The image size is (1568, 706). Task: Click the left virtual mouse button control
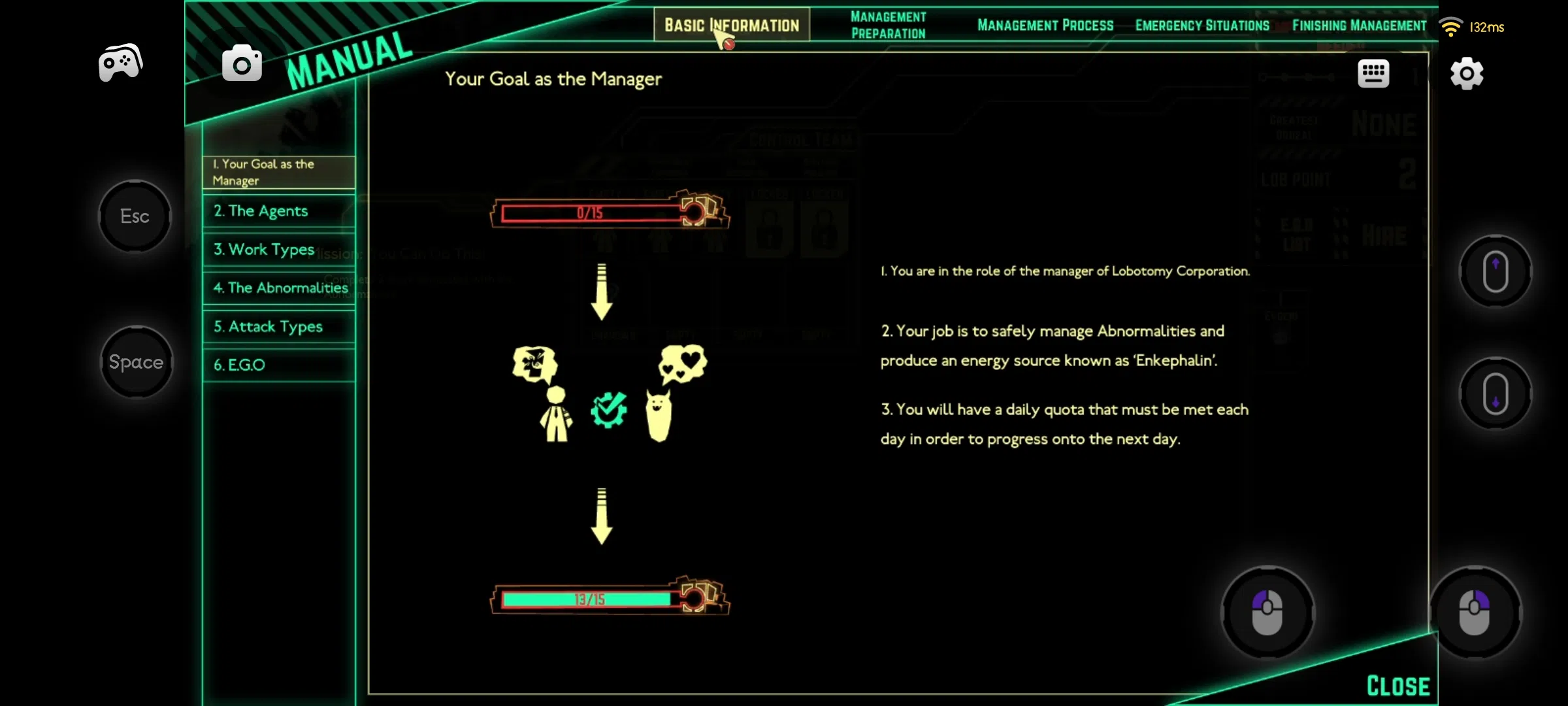tap(1266, 611)
